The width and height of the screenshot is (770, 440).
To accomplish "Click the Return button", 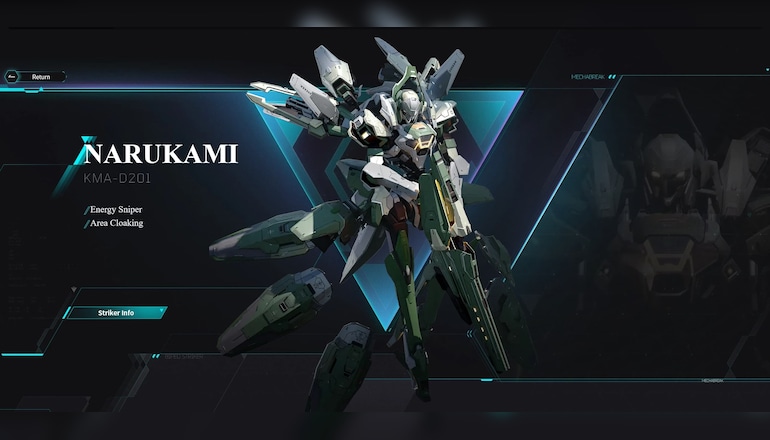I will pyautogui.click(x=36, y=76).
